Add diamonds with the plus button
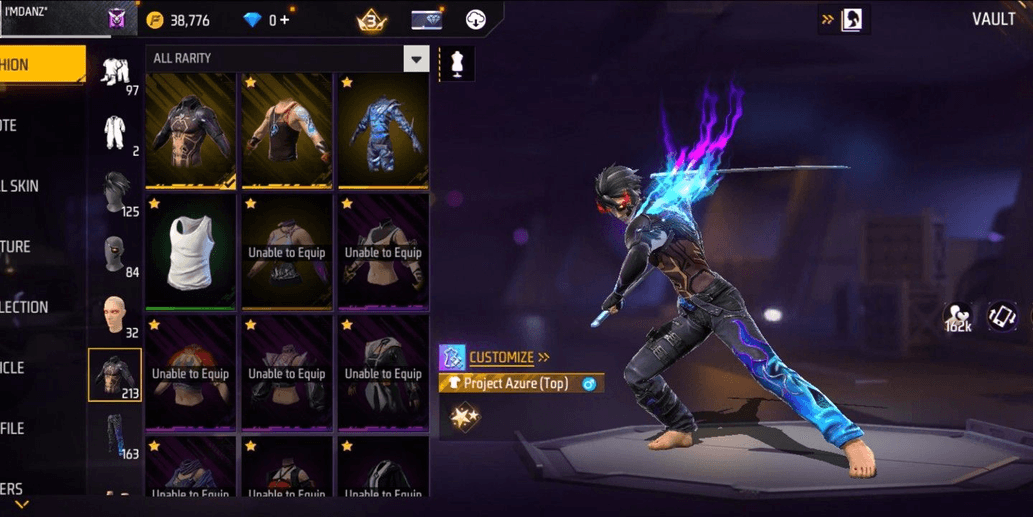The width and height of the screenshot is (1033, 517). click(285, 20)
